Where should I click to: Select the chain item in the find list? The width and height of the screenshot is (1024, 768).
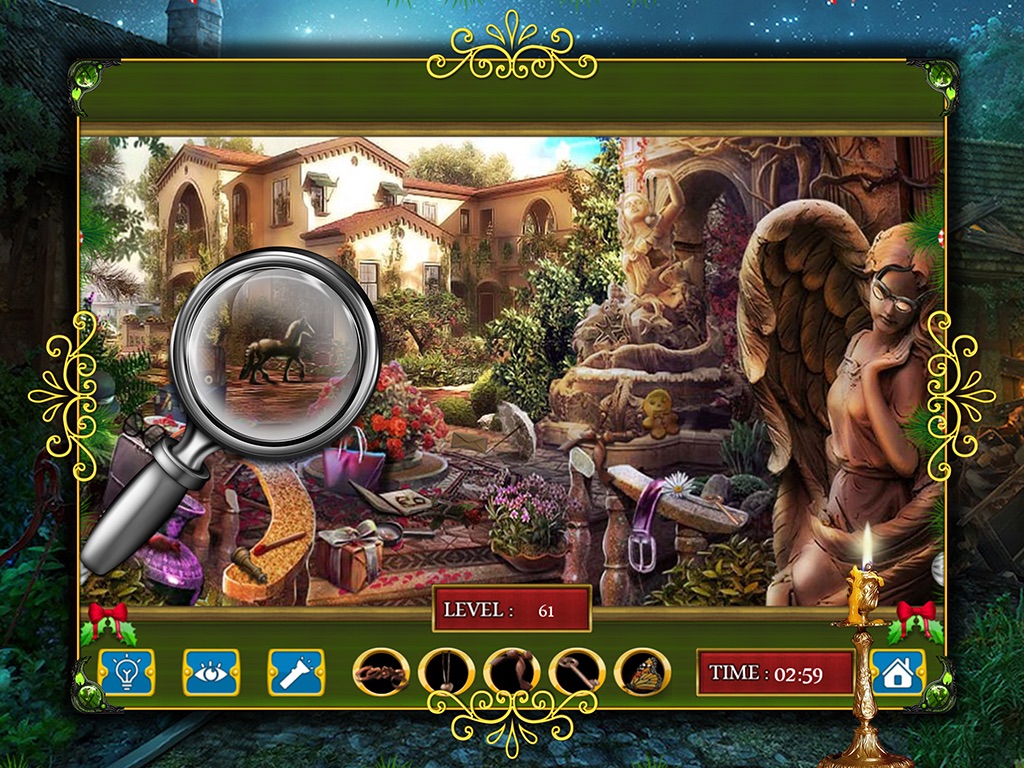(x=381, y=672)
